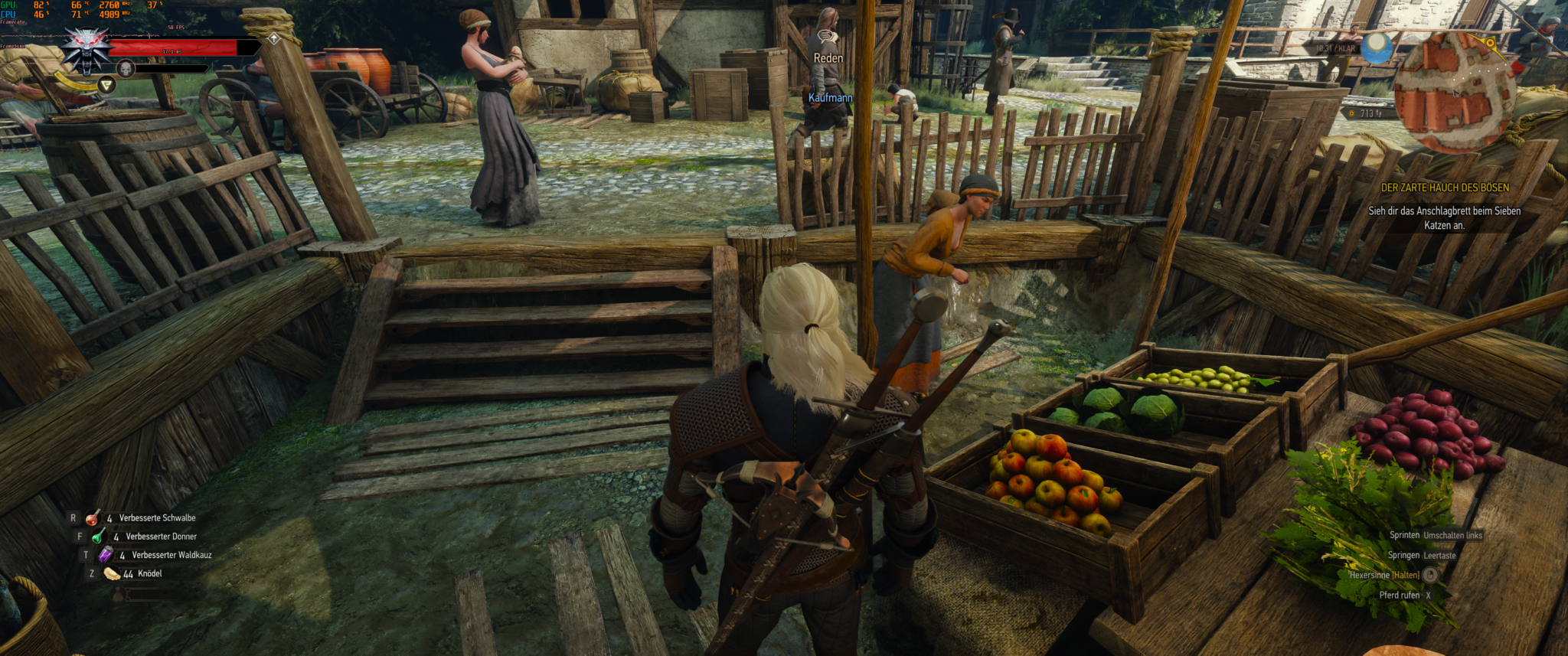
Task: Activate the selected yellow sign icon
Action: 107,86
